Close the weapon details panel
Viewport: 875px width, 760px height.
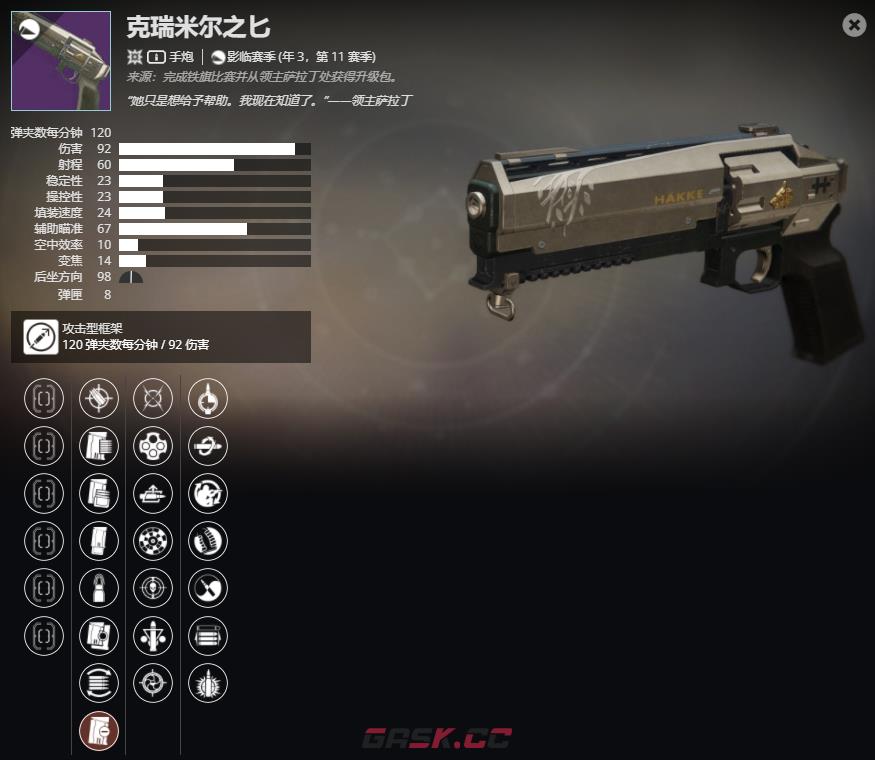854,25
